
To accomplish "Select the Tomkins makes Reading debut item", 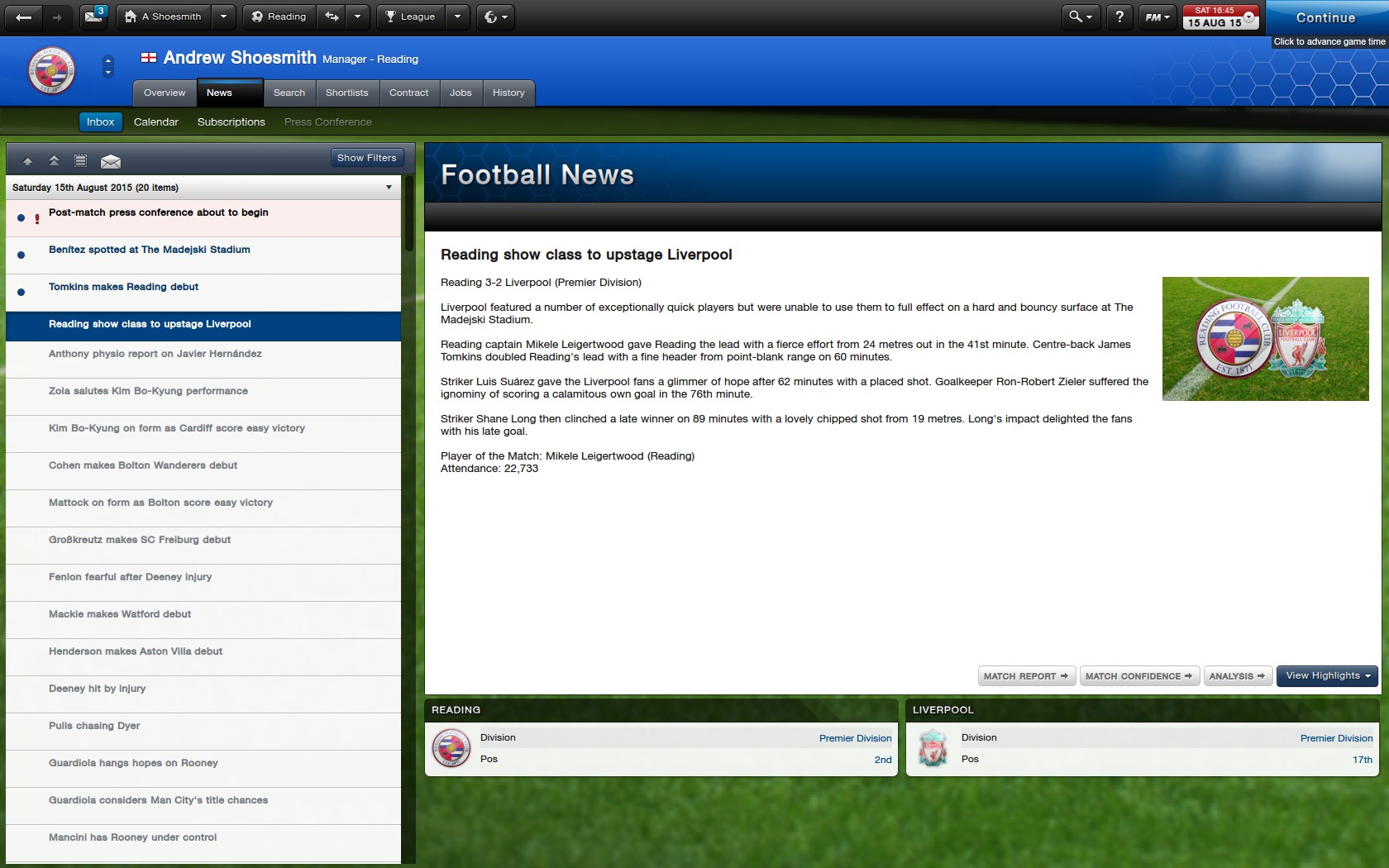I will tap(124, 287).
